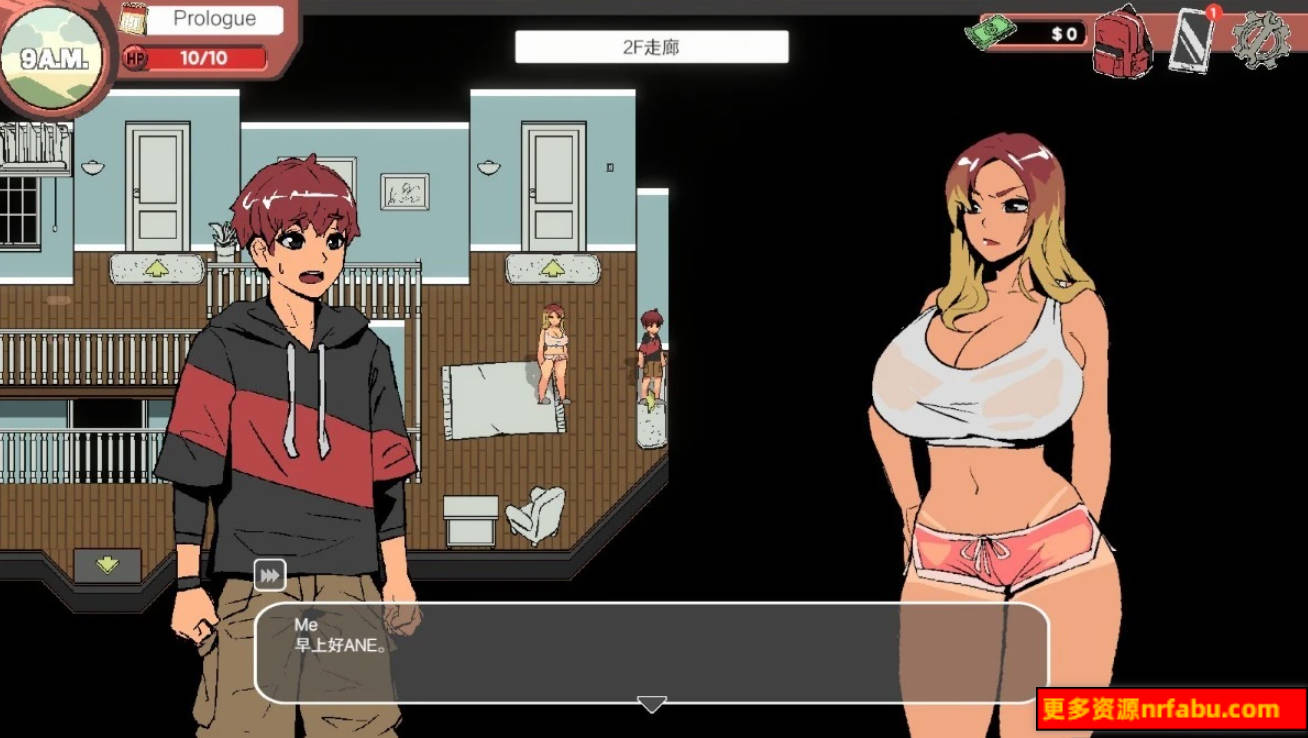Click the 2F走廊 location banner
This screenshot has height=738, width=1308.
[x=649, y=47]
